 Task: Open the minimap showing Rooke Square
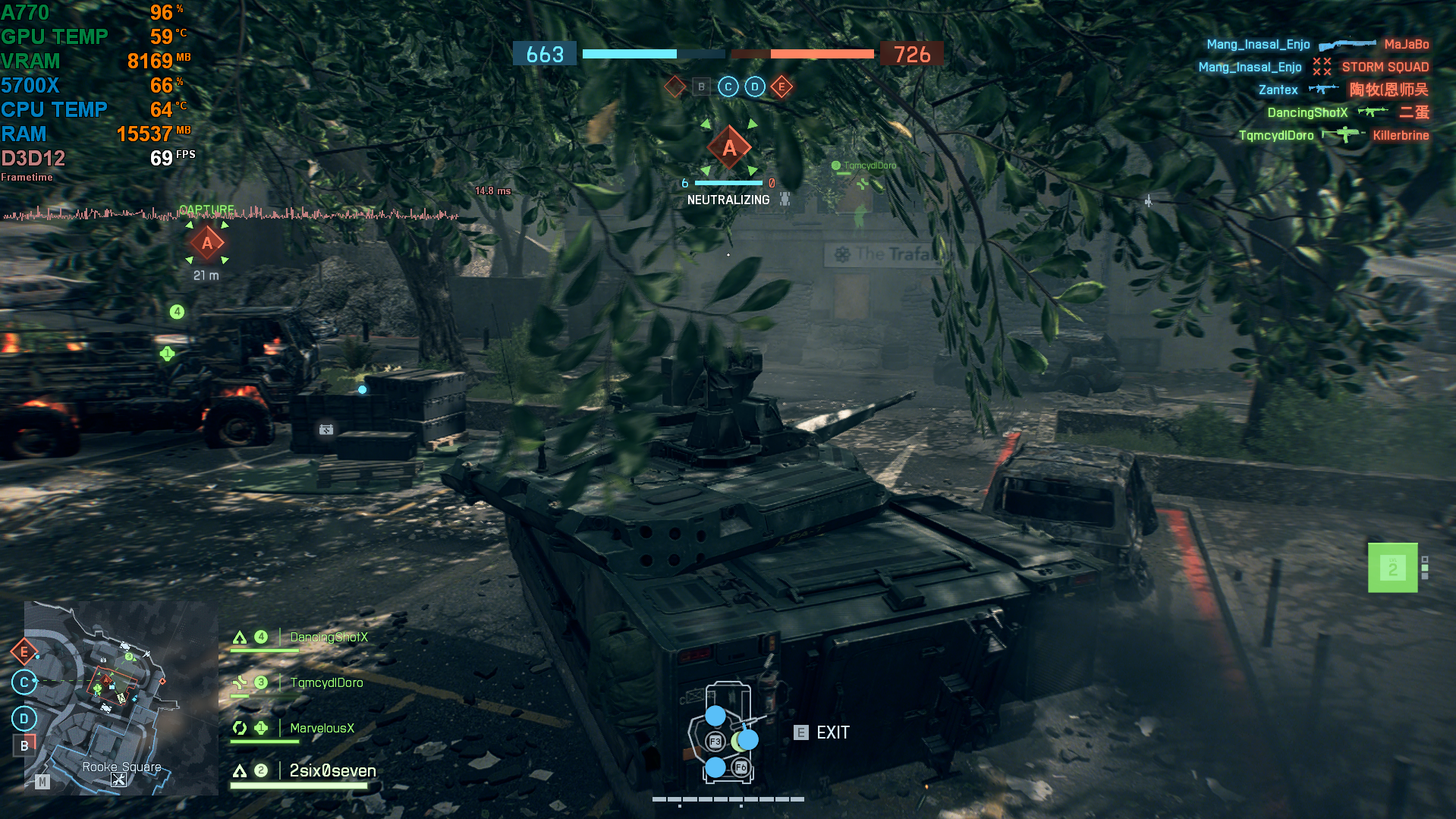tap(121, 698)
